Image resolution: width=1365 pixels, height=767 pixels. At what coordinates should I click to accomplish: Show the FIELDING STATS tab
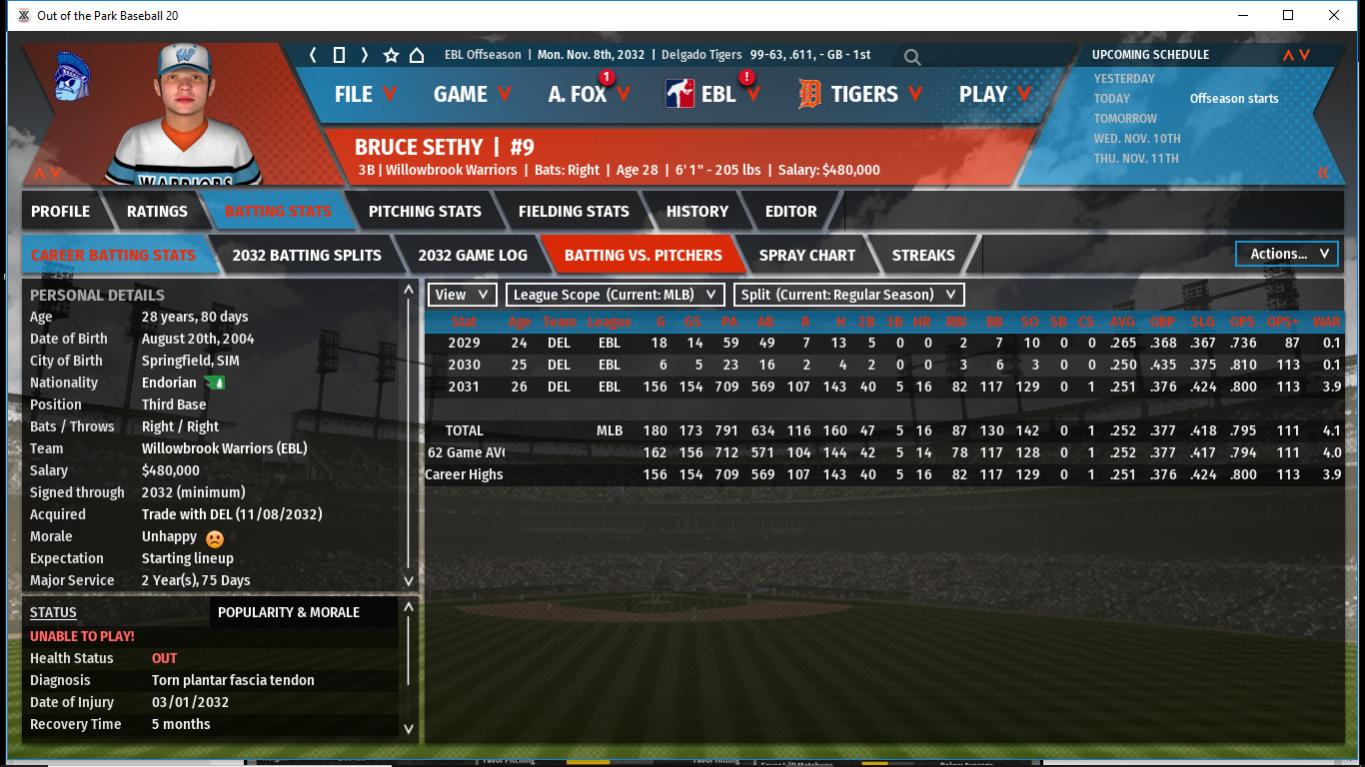573,211
